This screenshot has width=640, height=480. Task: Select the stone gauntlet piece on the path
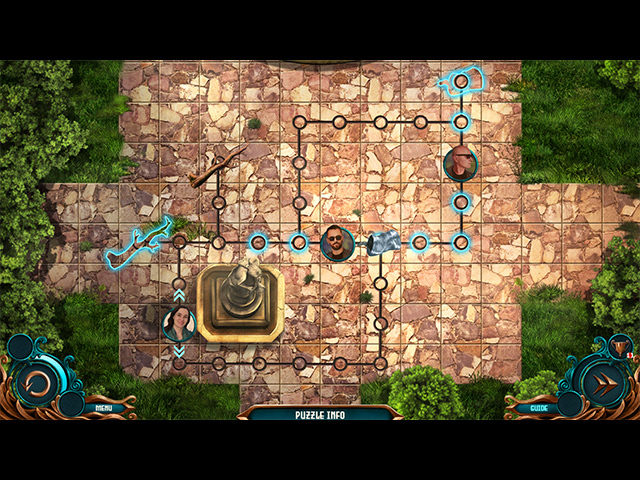tap(385, 243)
